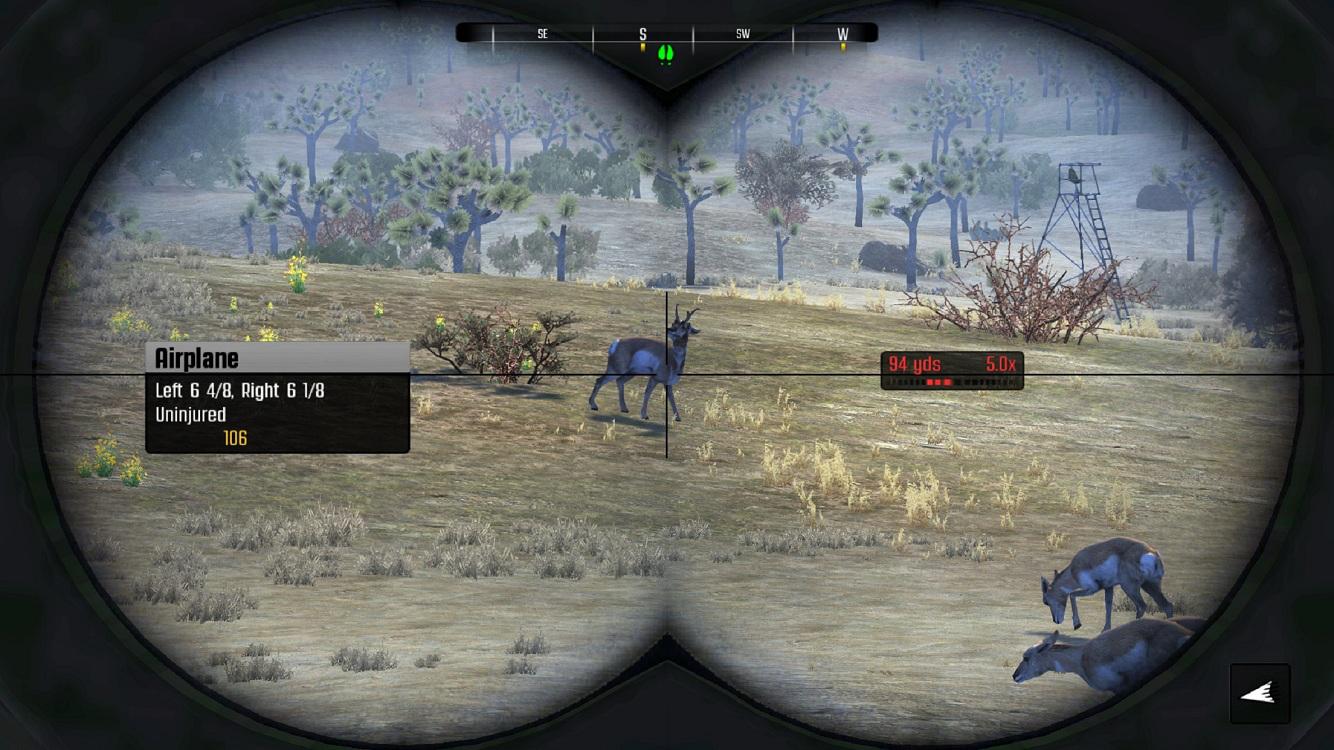Open the SW compass heading section

(x=742, y=32)
